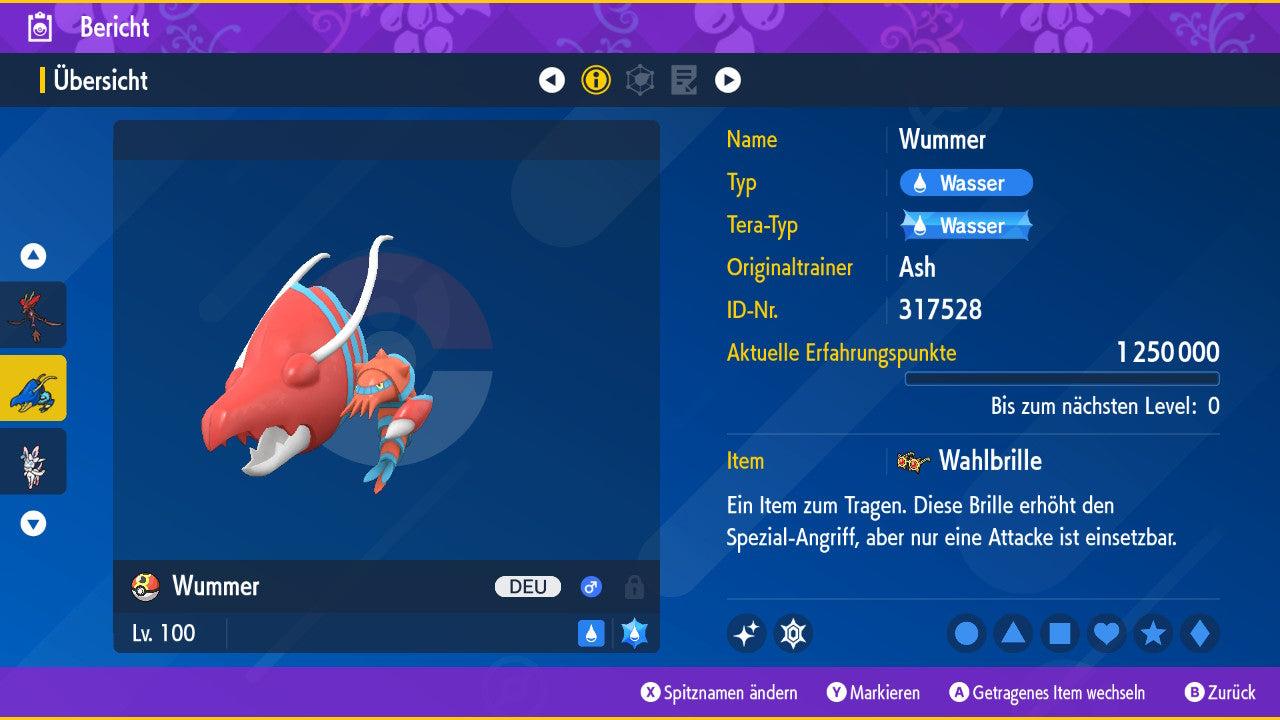The image size is (1280, 720).
Task: Select the white Pokémon party thumbnail
Action: point(33,461)
